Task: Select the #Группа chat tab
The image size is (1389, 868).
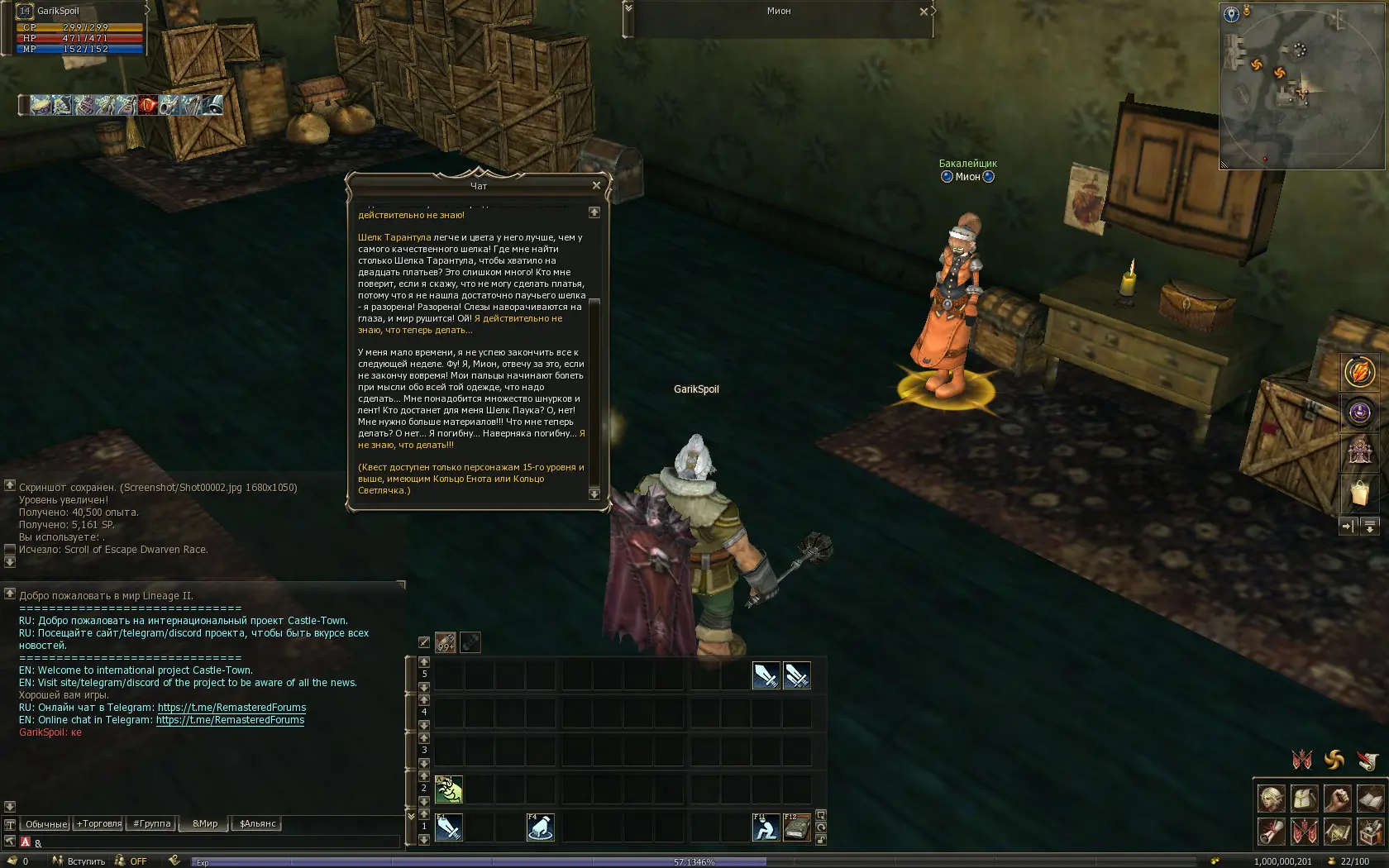Action: pyautogui.click(x=152, y=824)
